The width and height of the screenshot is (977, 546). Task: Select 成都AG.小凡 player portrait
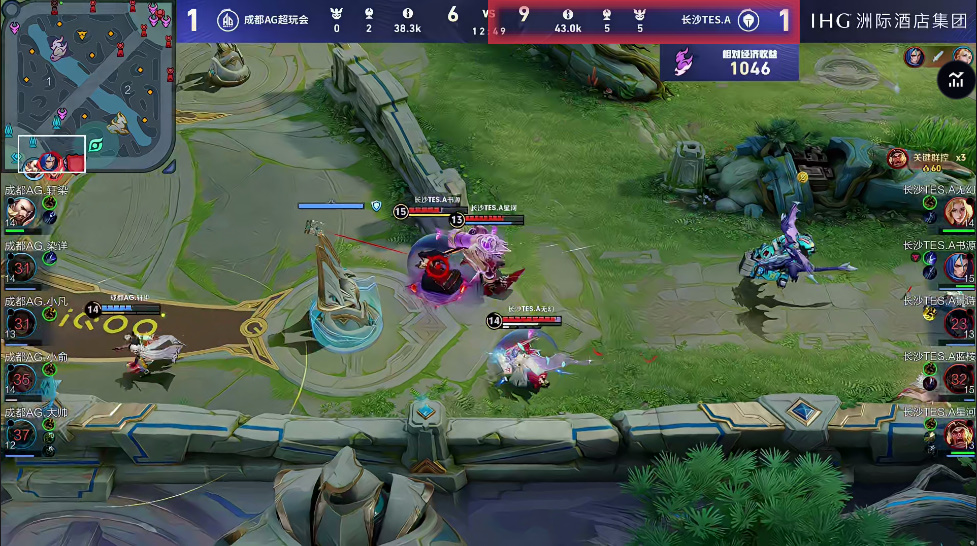(x=22, y=322)
